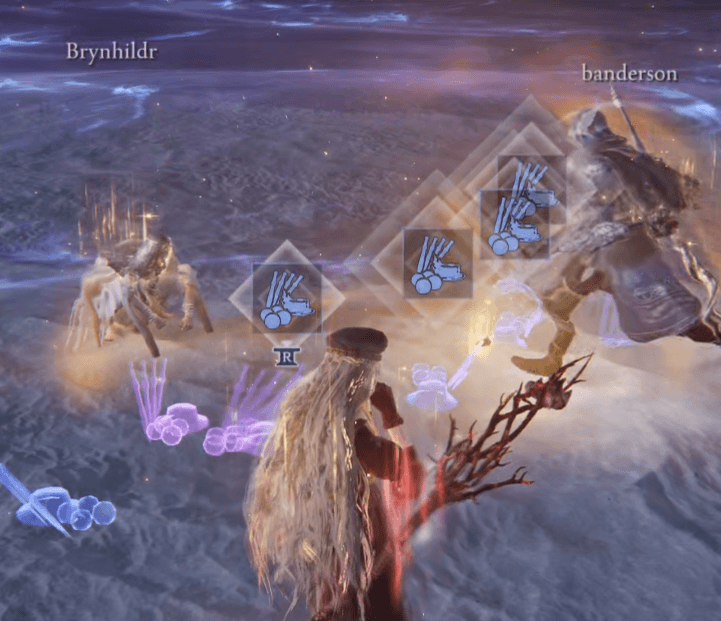721x621 pixels.
Task: Click the Brynhildr player name tag
Action: pyautogui.click(x=111, y=50)
